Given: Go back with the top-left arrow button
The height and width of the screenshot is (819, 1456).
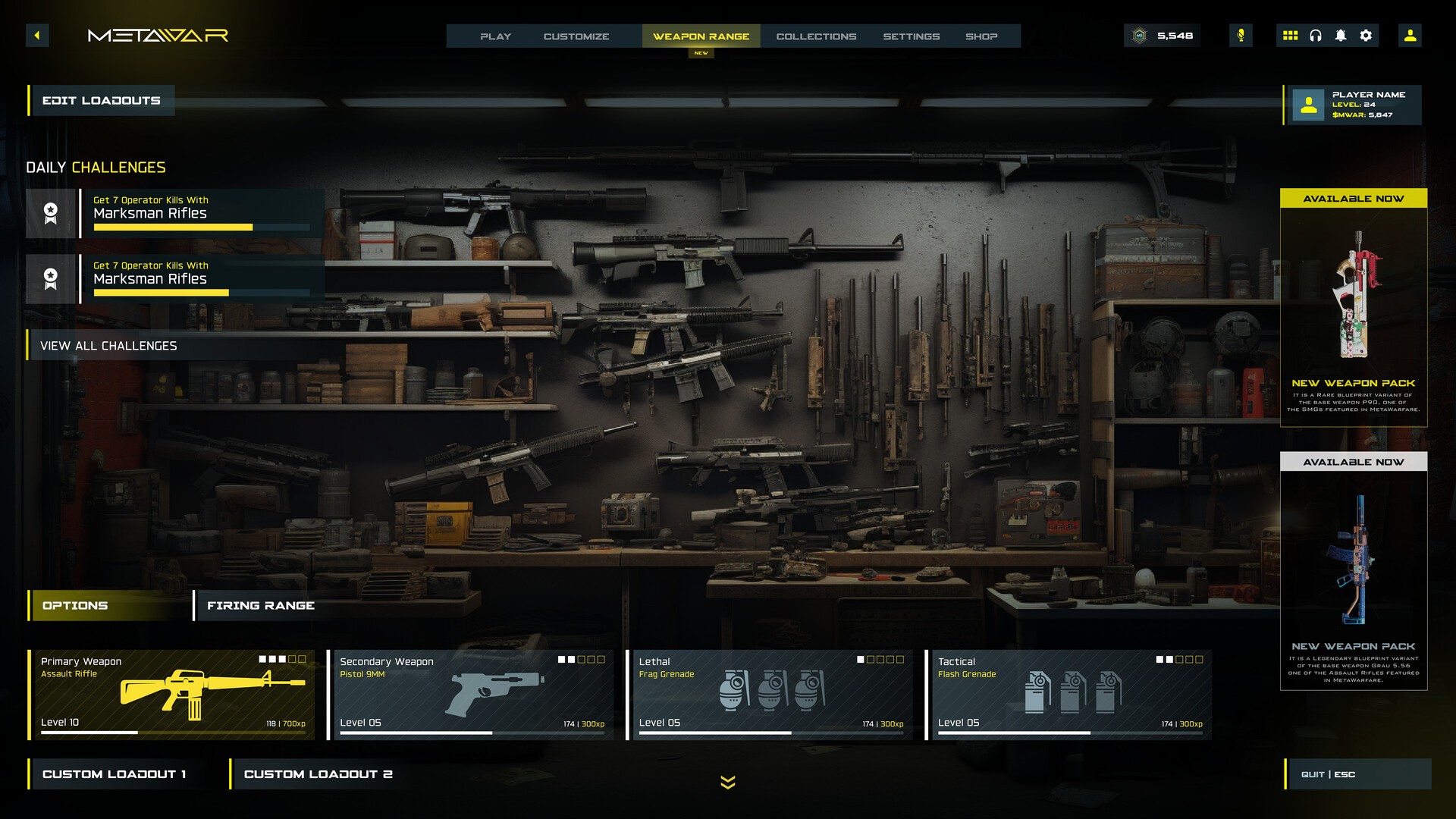Looking at the screenshot, I should 37,36.
